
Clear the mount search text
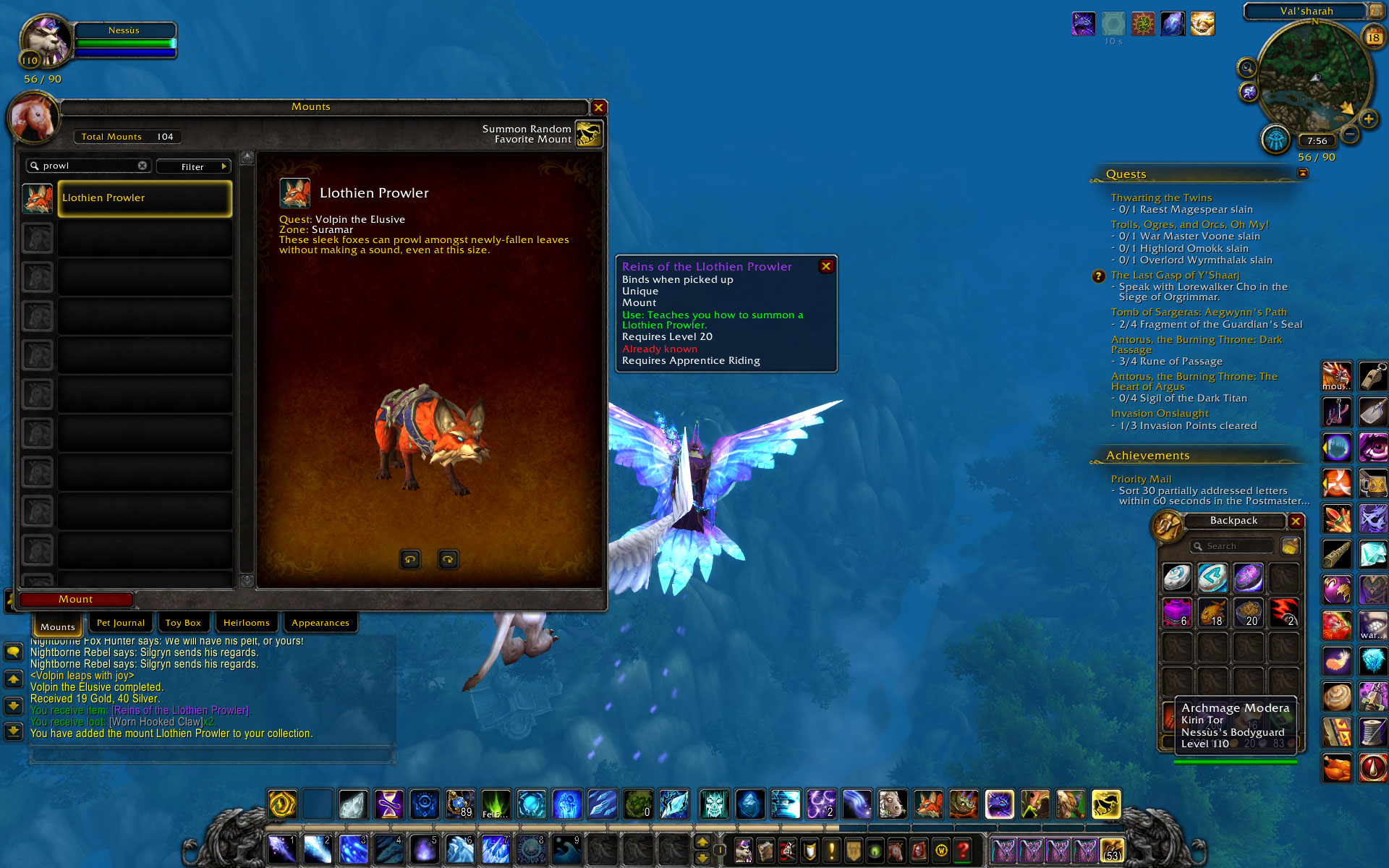pos(143,166)
